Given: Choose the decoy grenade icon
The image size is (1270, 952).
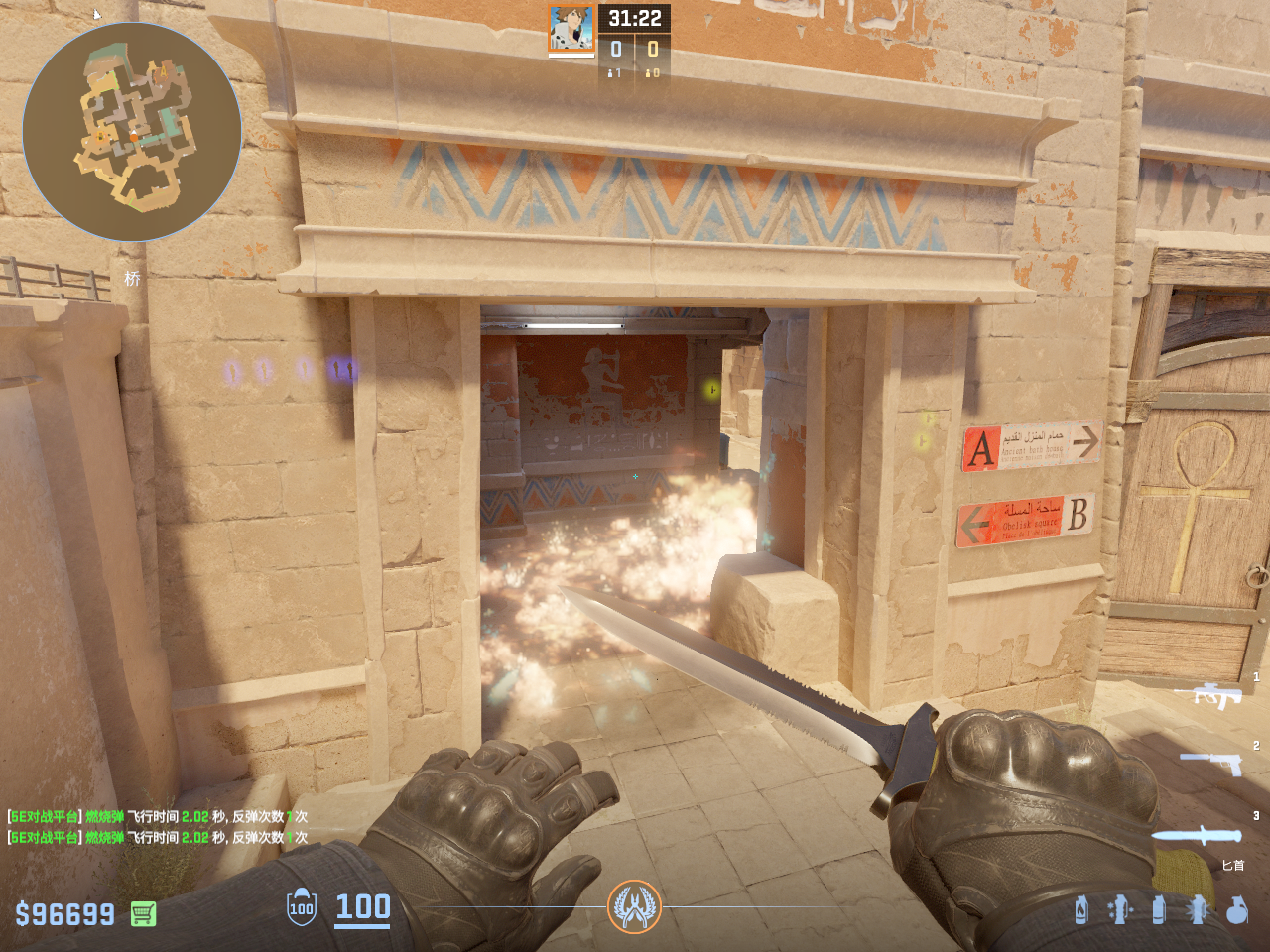Looking at the screenshot, I should coord(1120,909).
